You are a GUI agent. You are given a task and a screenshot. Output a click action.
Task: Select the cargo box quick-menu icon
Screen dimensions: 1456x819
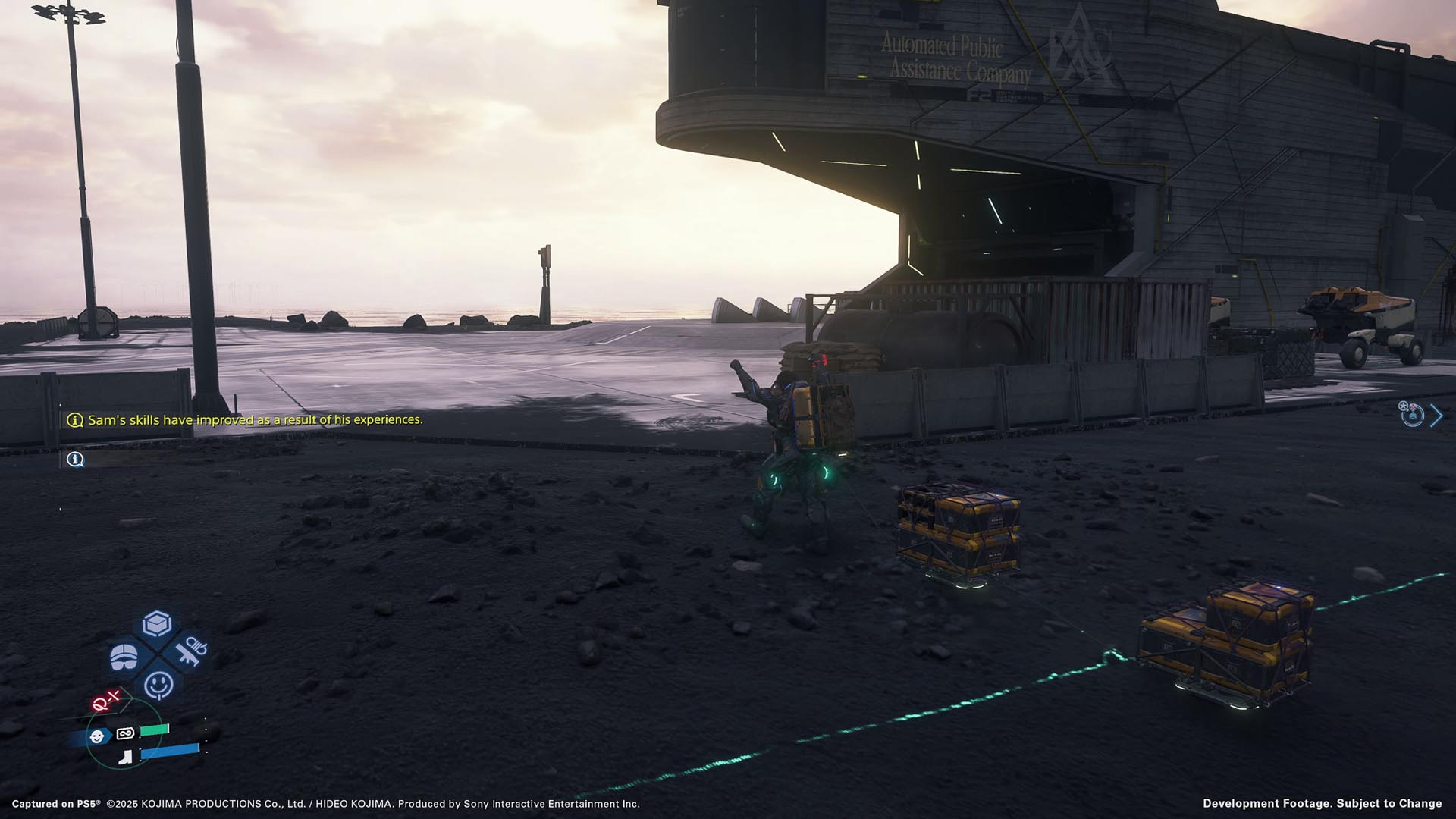pos(157,624)
